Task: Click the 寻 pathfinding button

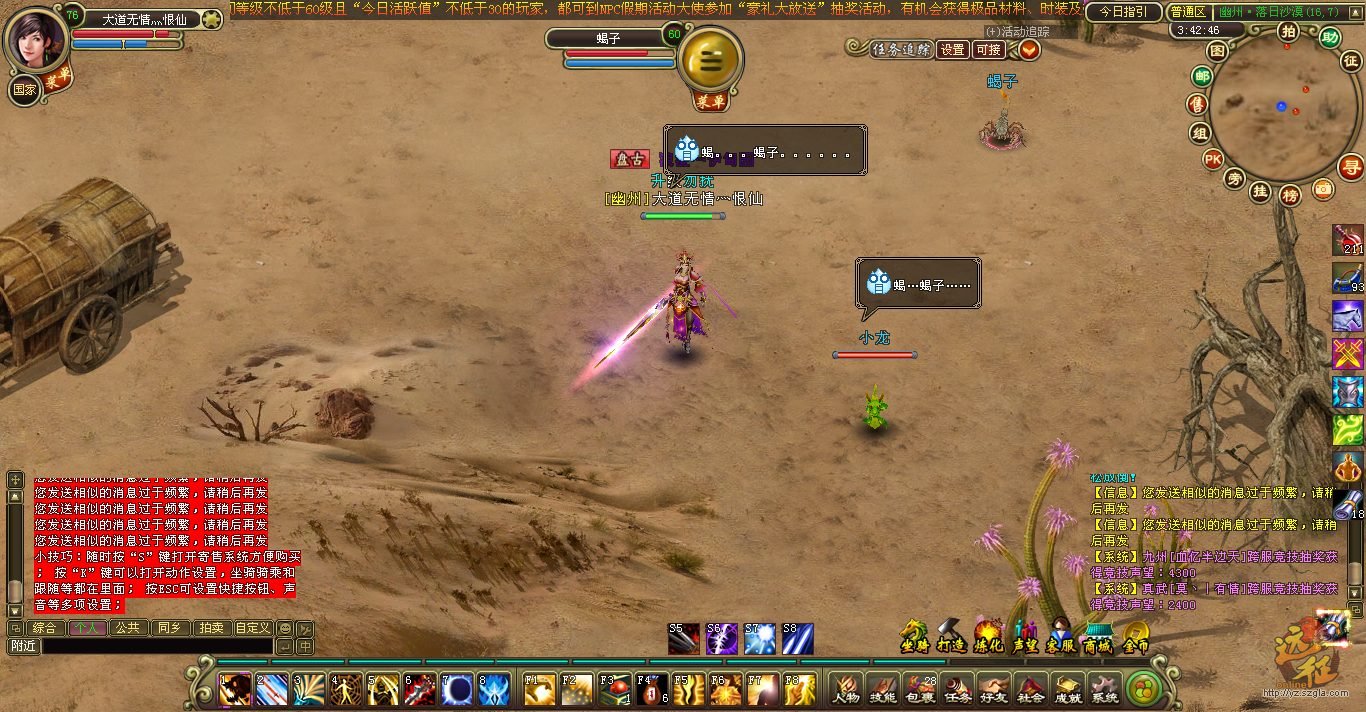Action: [x=1351, y=167]
